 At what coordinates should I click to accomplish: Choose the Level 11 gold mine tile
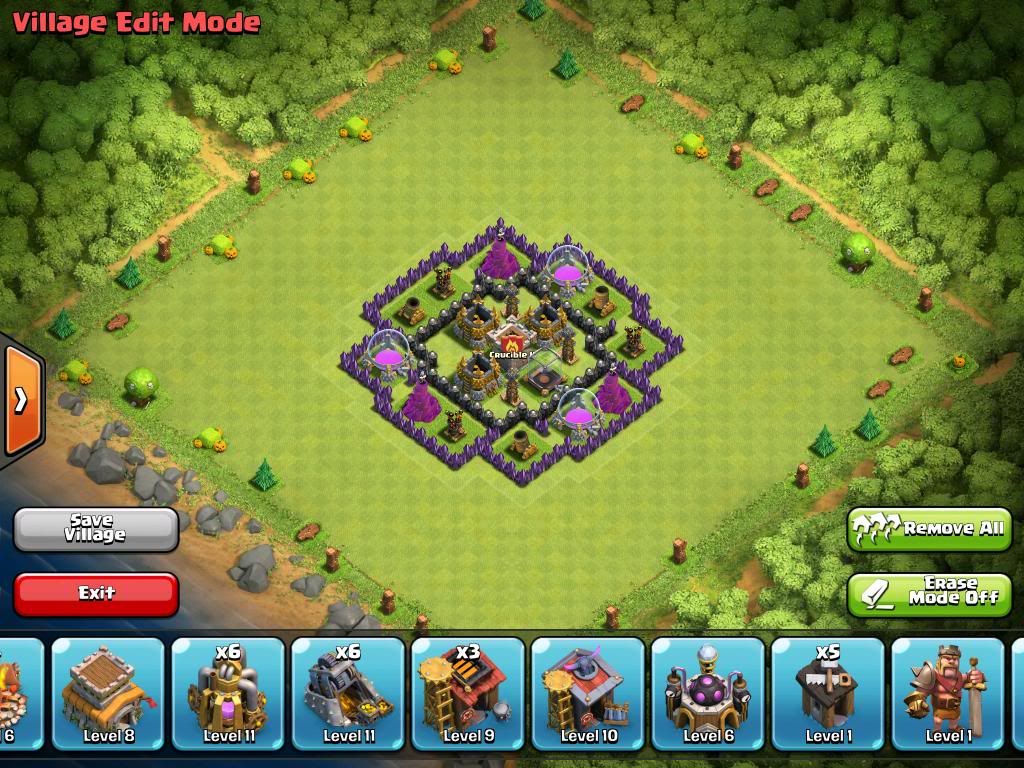[x=348, y=692]
